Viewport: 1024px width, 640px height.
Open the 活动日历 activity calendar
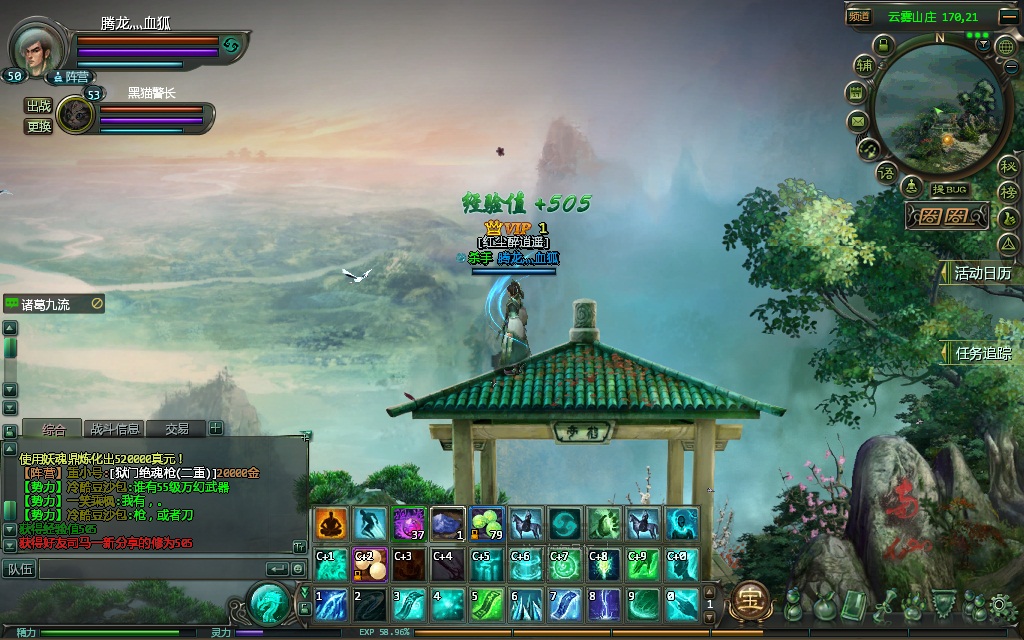click(x=981, y=273)
